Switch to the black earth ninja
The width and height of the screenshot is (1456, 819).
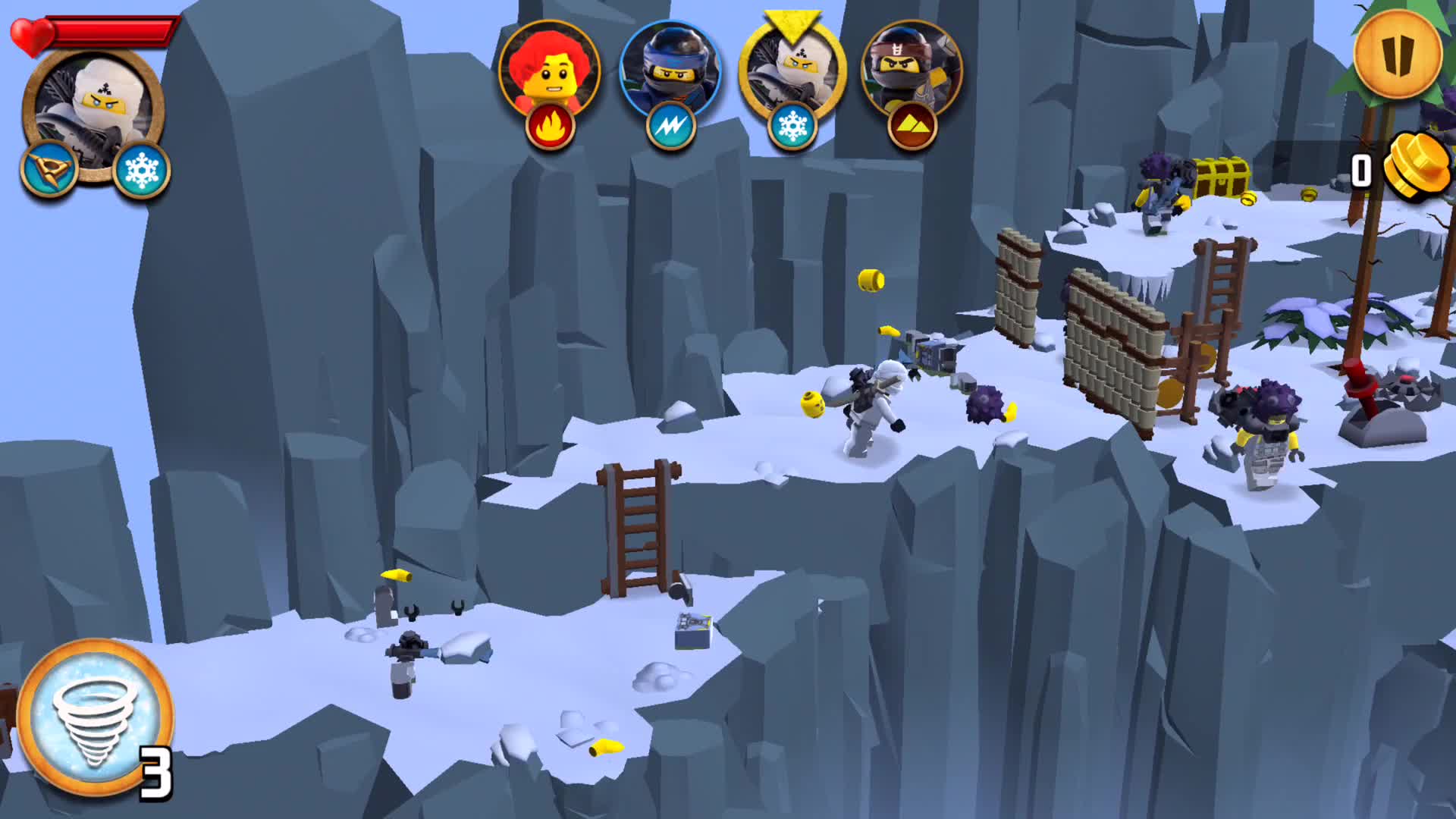(912, 72)
